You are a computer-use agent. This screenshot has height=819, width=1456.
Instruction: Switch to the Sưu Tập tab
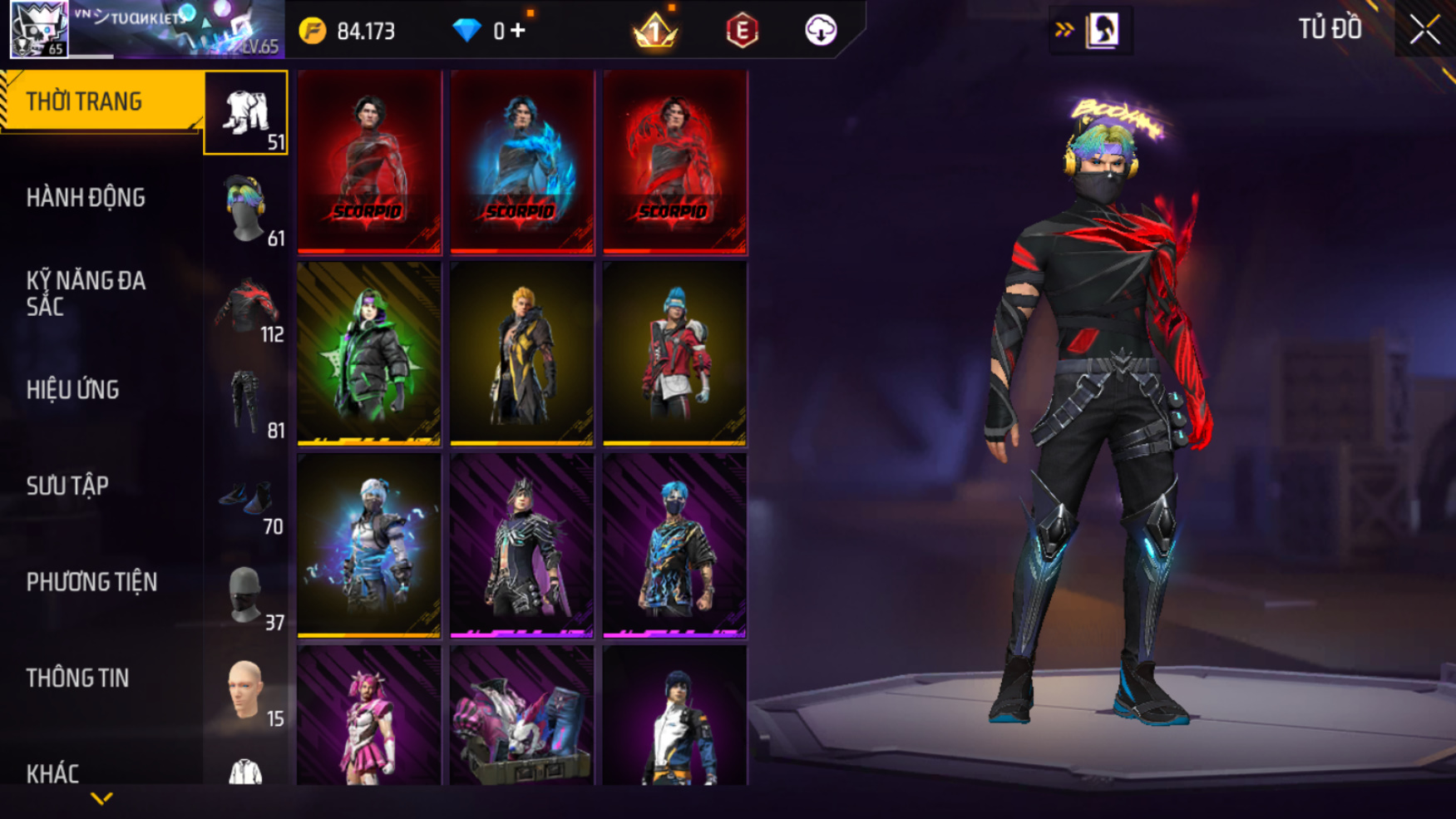pos(68,486)
